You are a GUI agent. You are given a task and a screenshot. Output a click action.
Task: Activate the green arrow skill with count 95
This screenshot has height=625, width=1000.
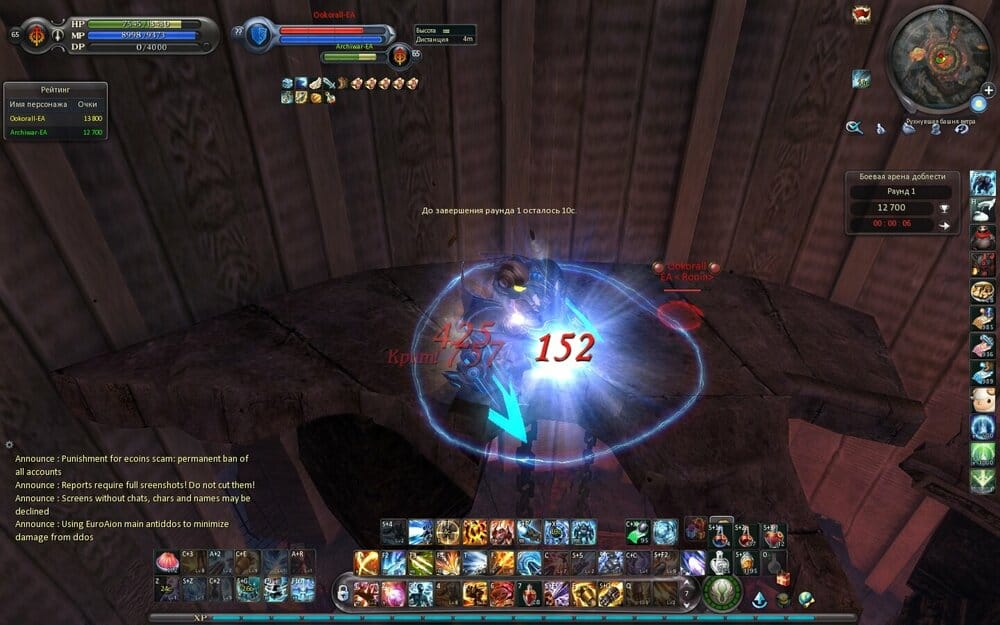[x=638, y=532]
